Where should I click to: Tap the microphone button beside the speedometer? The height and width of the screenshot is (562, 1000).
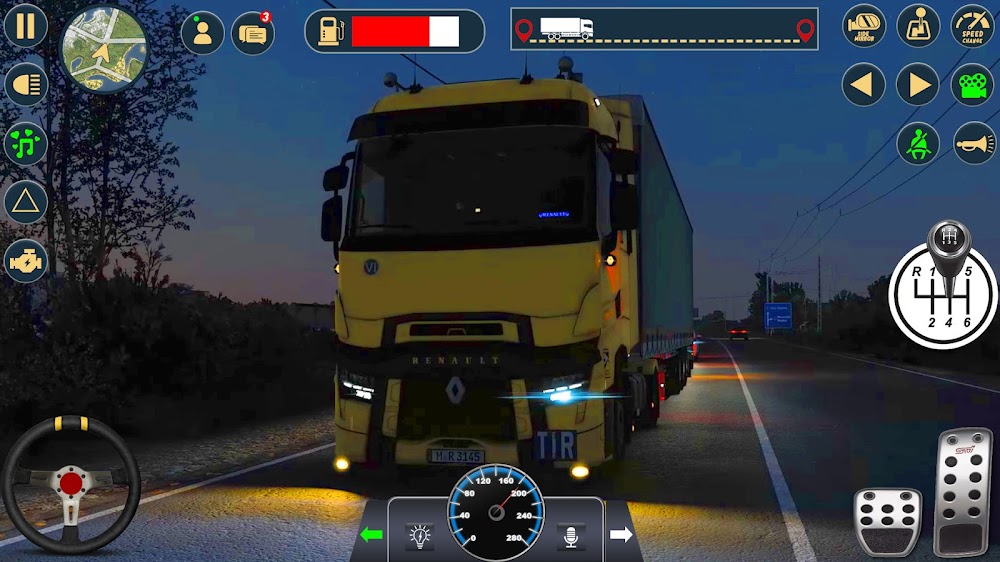[571, 537]
